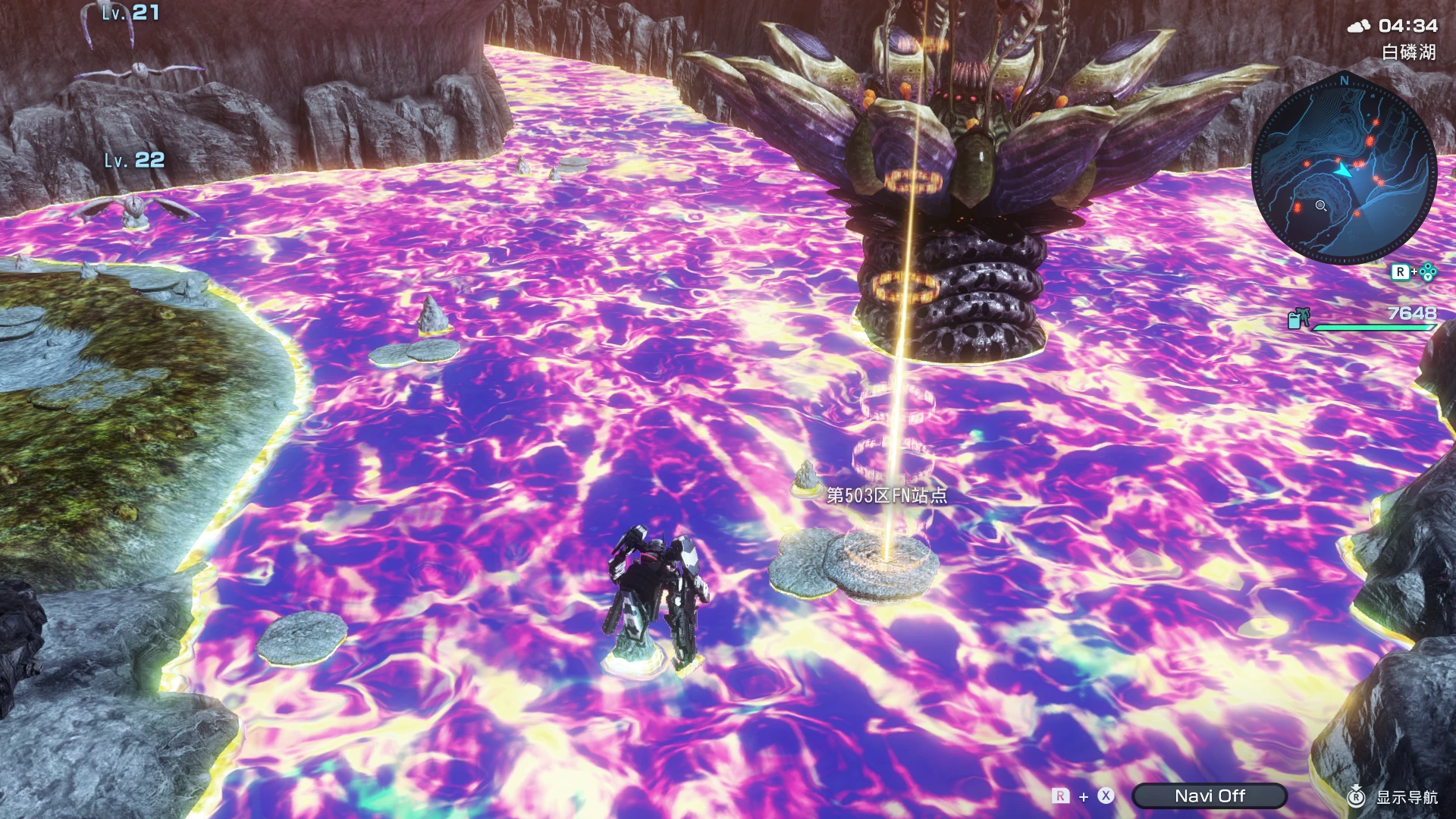
Task: Click the right-stick icon next to R prompt
Action: [1427, 271]
